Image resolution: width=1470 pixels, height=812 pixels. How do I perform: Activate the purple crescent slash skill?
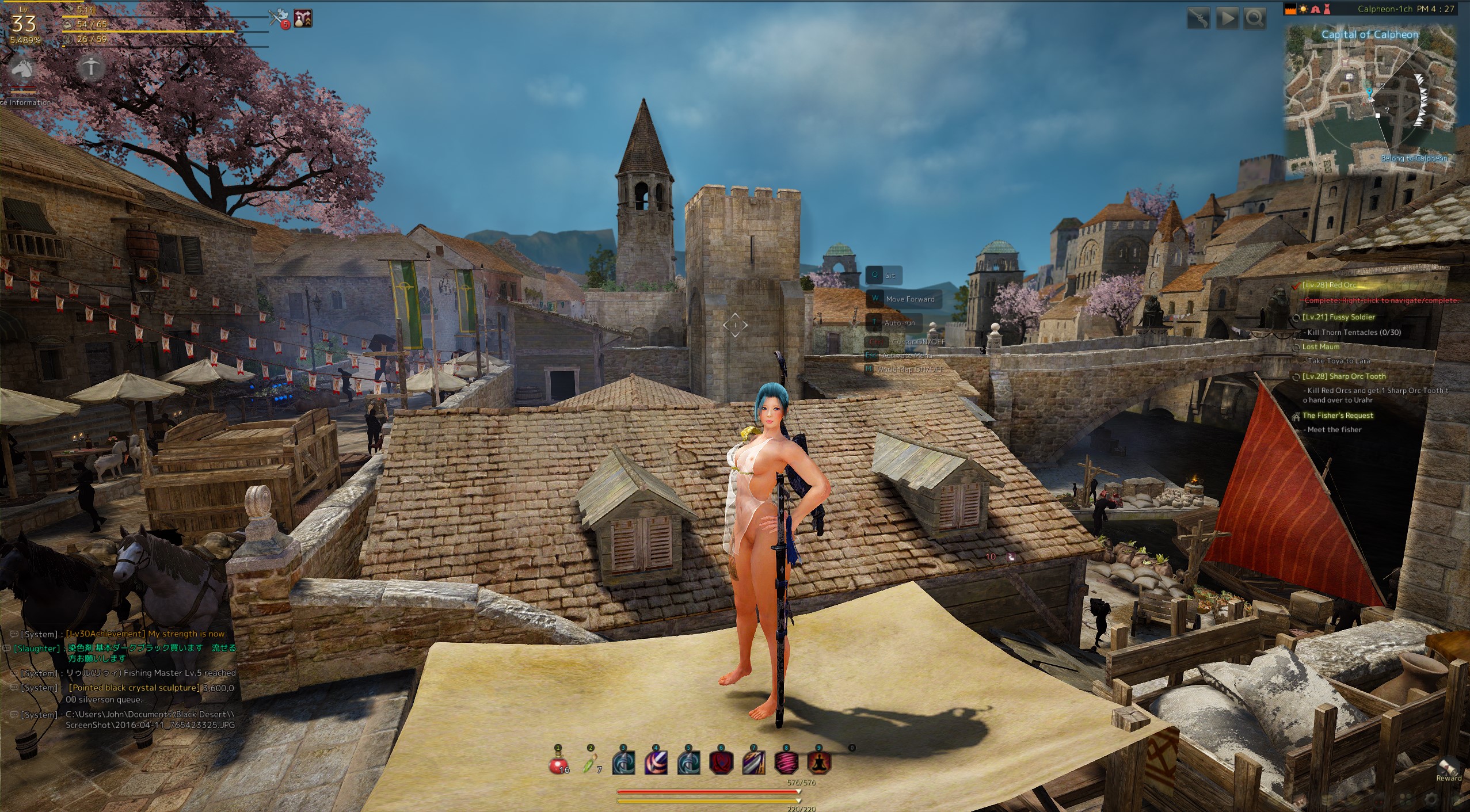(x=656, y=764)
